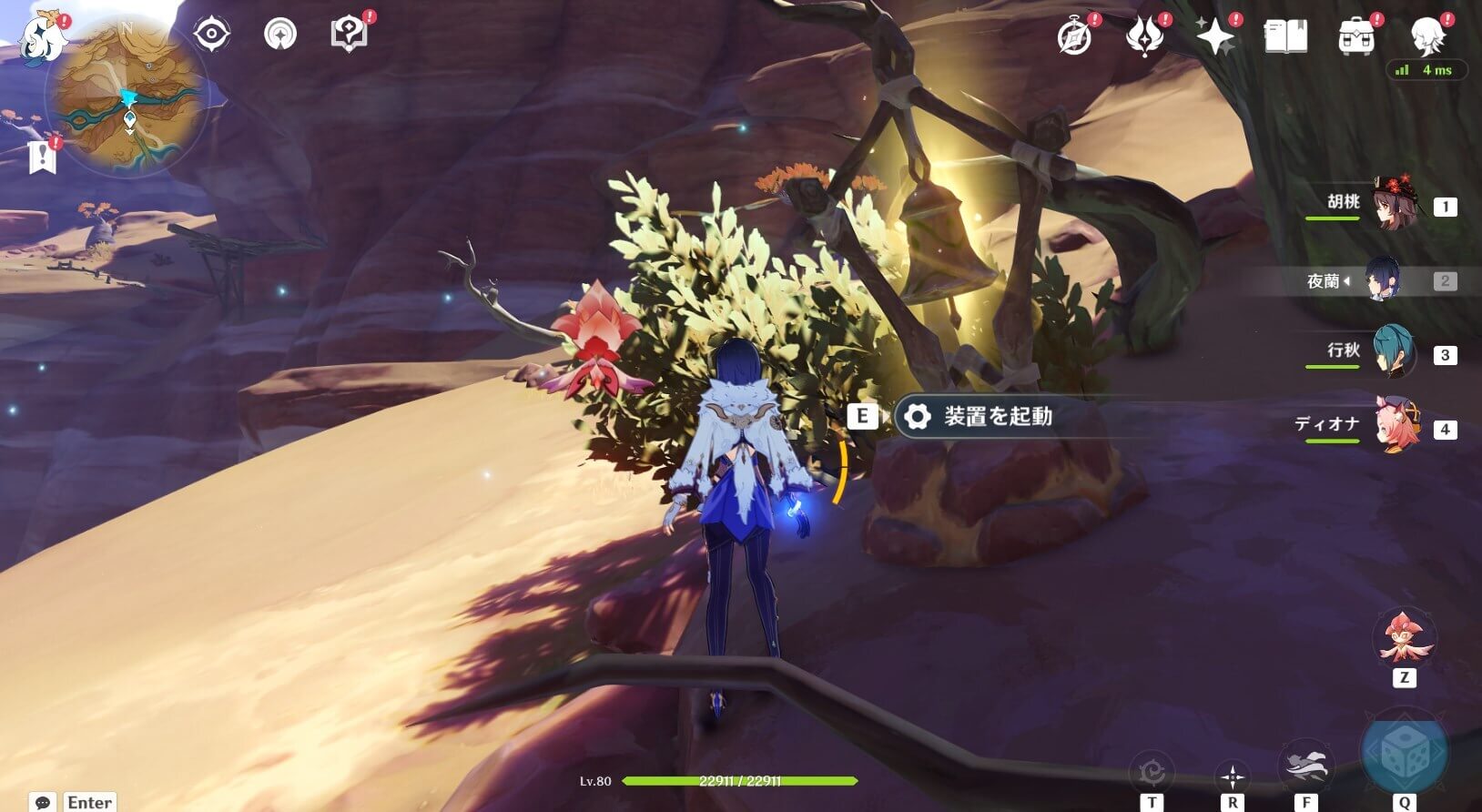The height and width of the screenshot is (812, 1482).
Task: Open the wish star icon
Action: pyautogui.click(x=1214, y=36)
